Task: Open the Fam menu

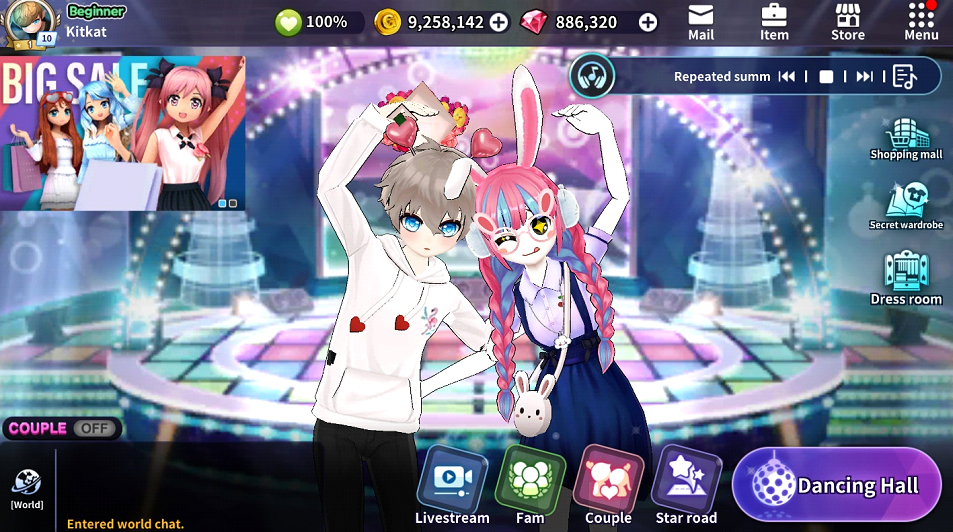Action: [530, 486]
